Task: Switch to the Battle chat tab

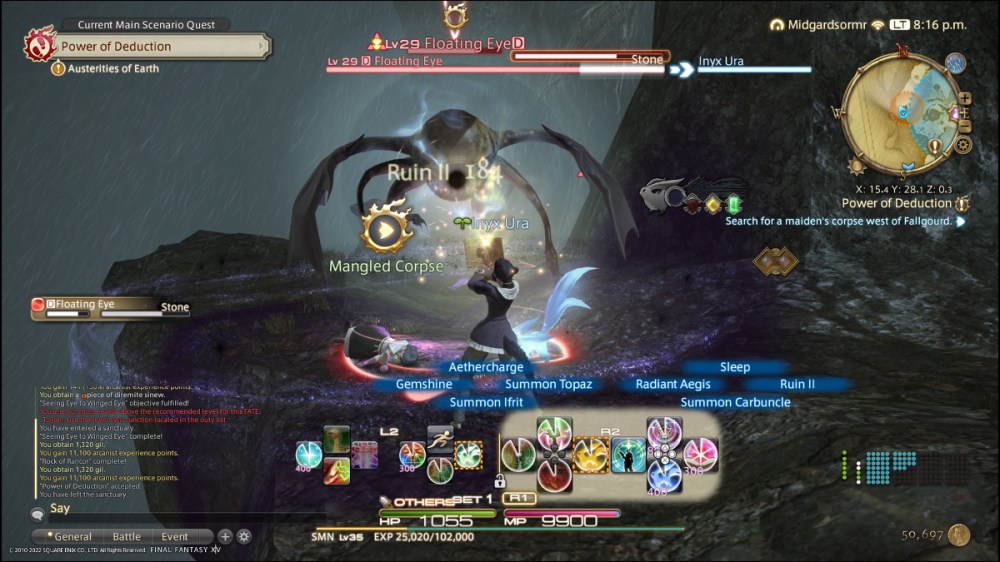Action: coord(127,537)
